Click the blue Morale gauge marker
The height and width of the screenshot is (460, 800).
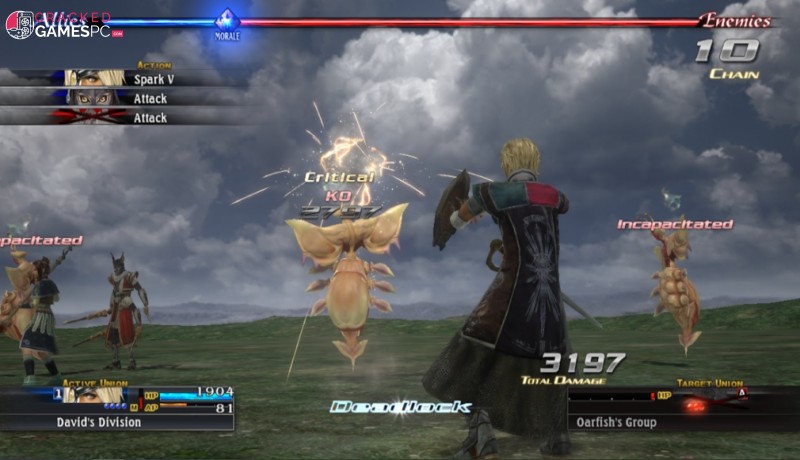click(228, 18)
